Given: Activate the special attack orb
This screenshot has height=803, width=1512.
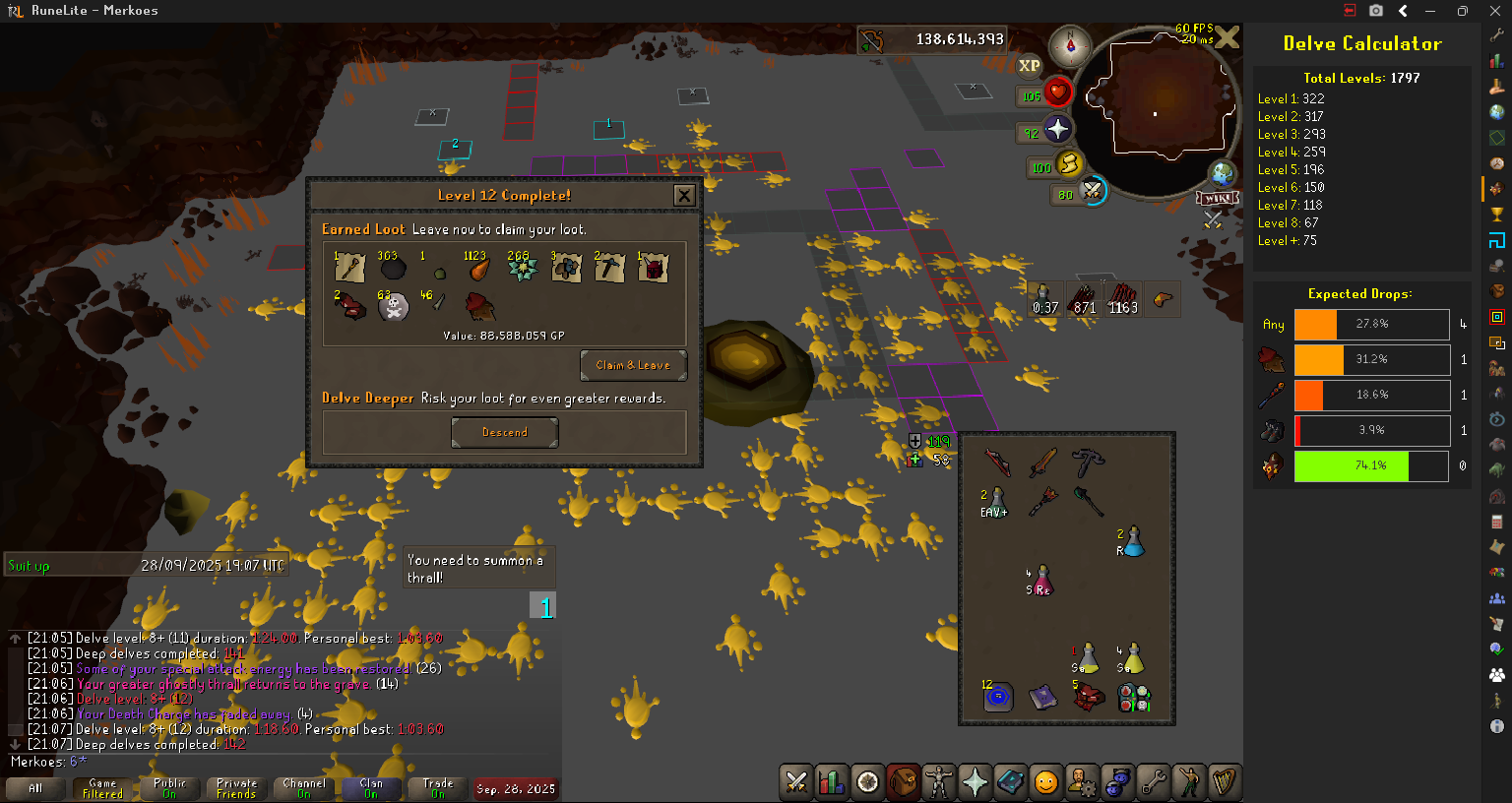Looking at the screenshot, I should [1091, 191].
